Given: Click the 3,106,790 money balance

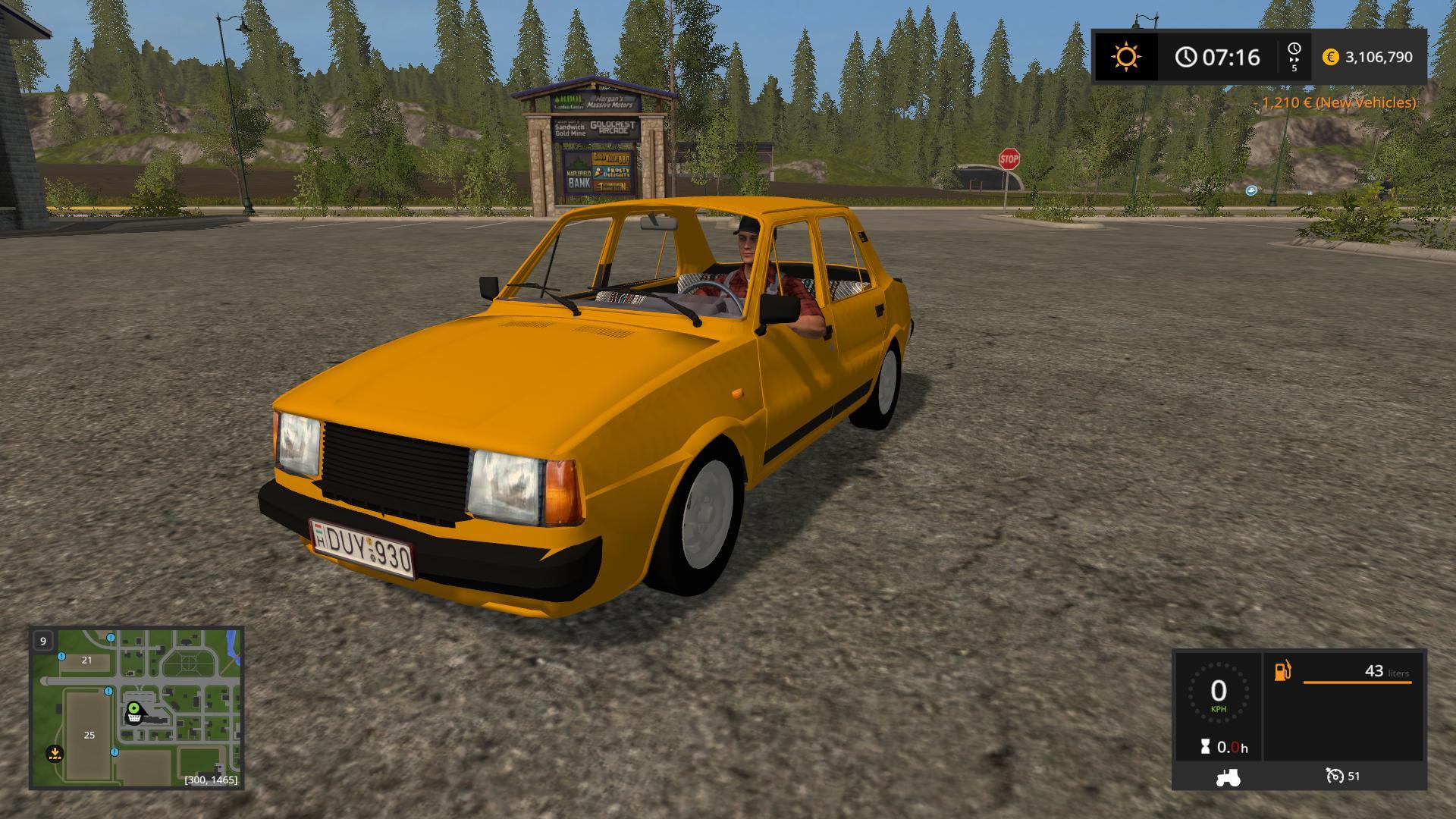Looking at the screenshot, I should (x=1377, y=57).
